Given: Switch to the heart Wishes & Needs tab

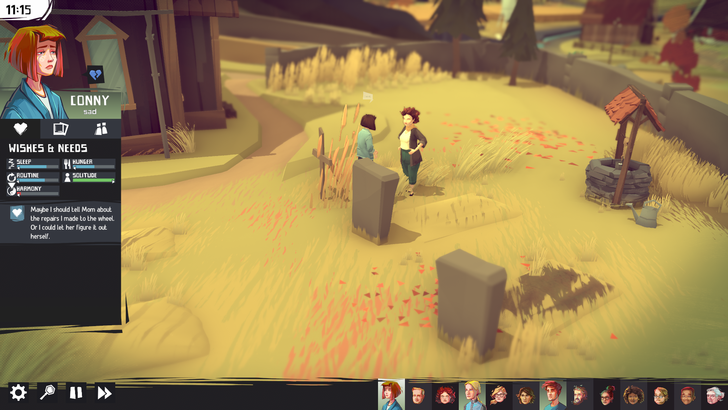Looking at the screenshot, I should [20, 129].
